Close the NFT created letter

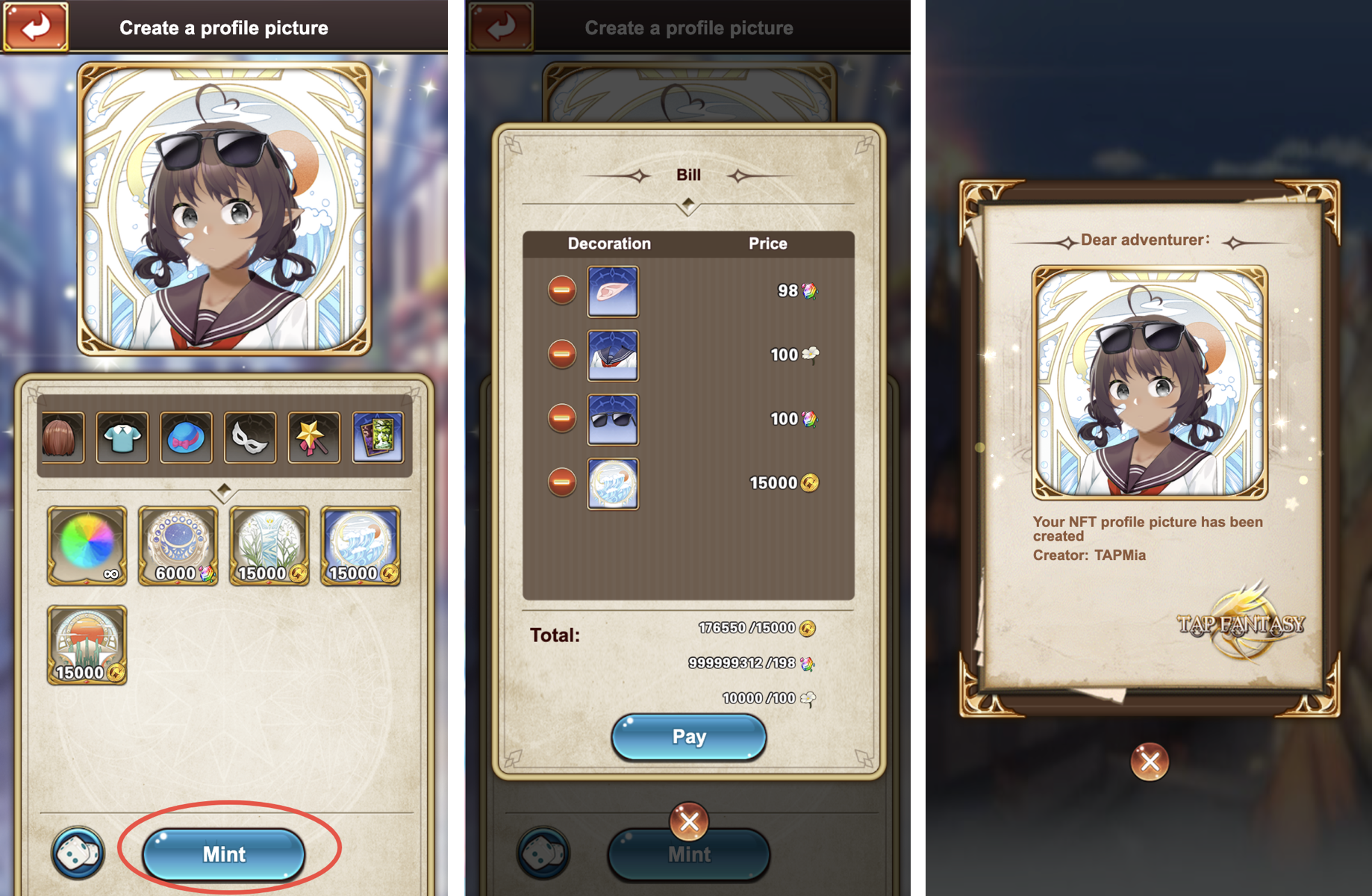click(1150, 762)
